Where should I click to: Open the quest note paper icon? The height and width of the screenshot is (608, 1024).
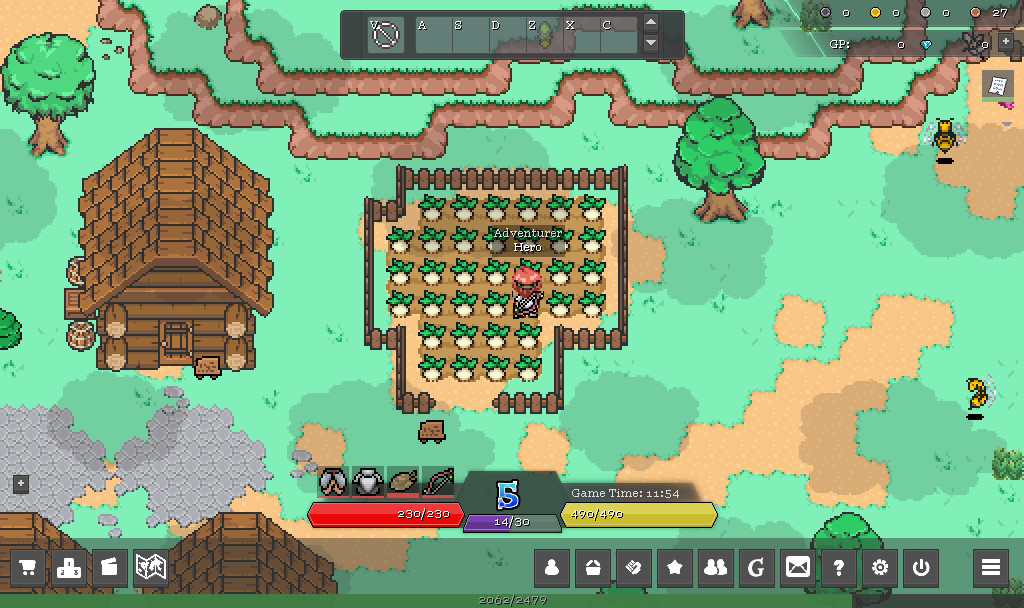[x=996, y=86]
